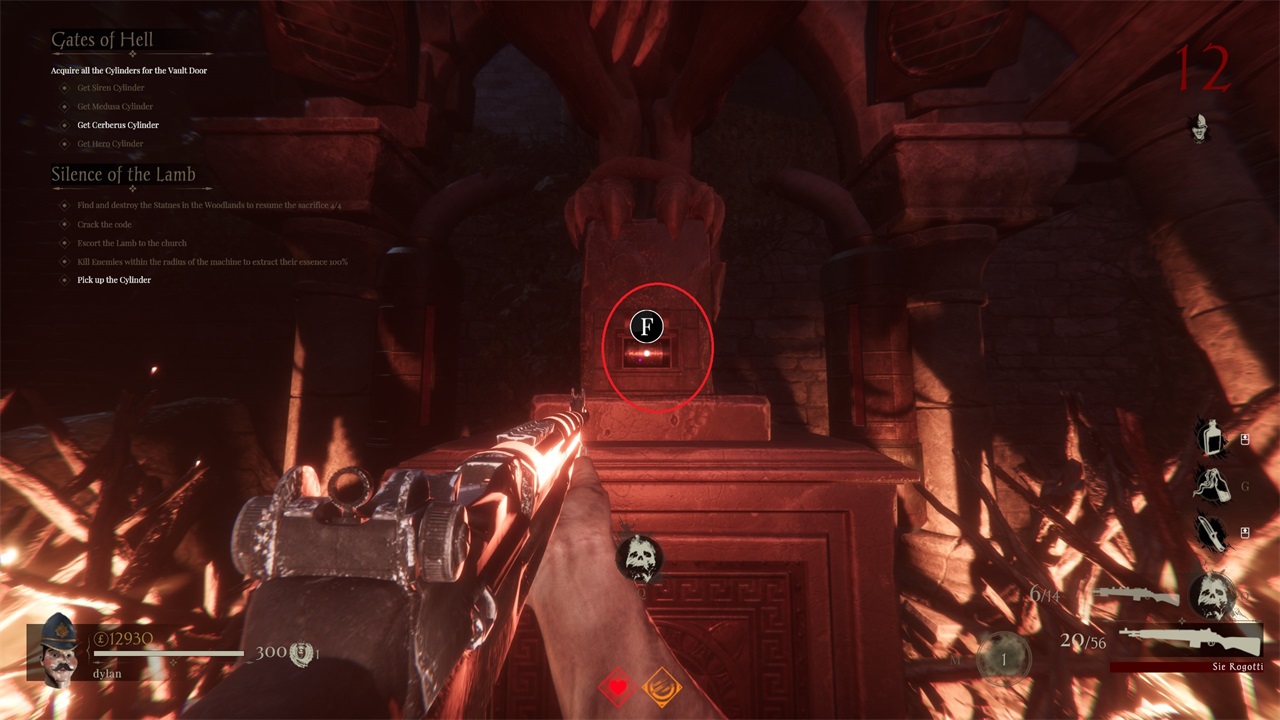Click dylan's policeman portrait
1280x720 pixels.
click(x=59, y=647)
